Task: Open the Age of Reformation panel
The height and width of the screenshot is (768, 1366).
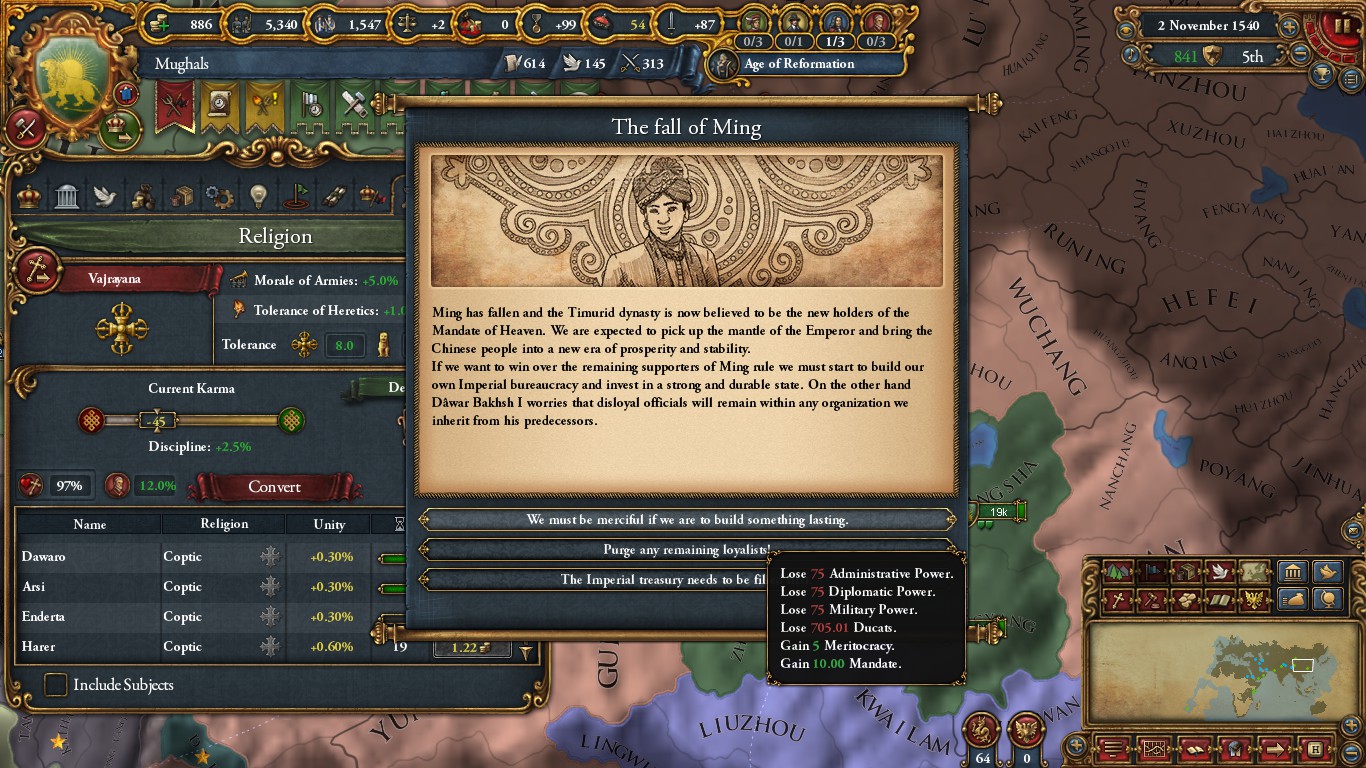Action: click(798, 64)
